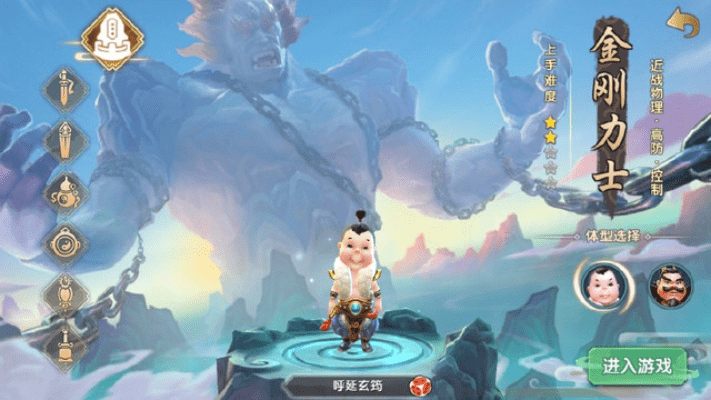Choose the bearded warrior body type portrait
The height and width of the screenshot is (400, 711).
coord(669,283)
